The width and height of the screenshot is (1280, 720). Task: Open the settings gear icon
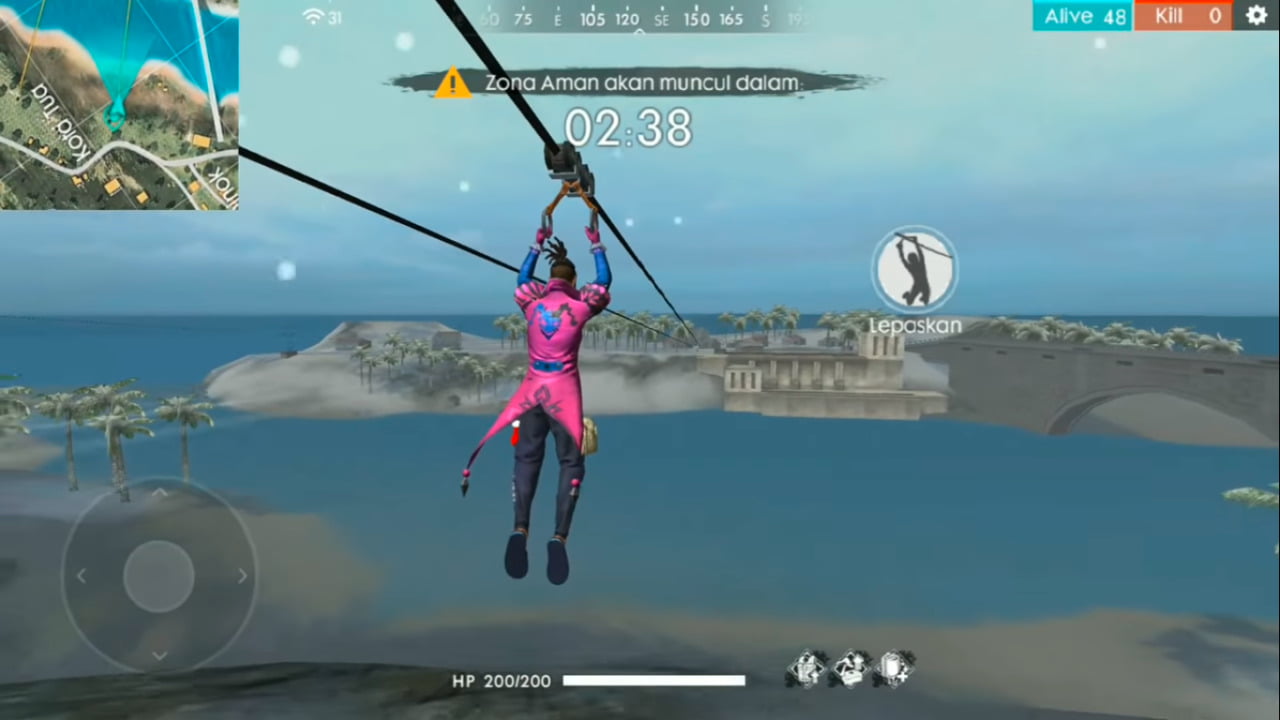(1256, 16)
